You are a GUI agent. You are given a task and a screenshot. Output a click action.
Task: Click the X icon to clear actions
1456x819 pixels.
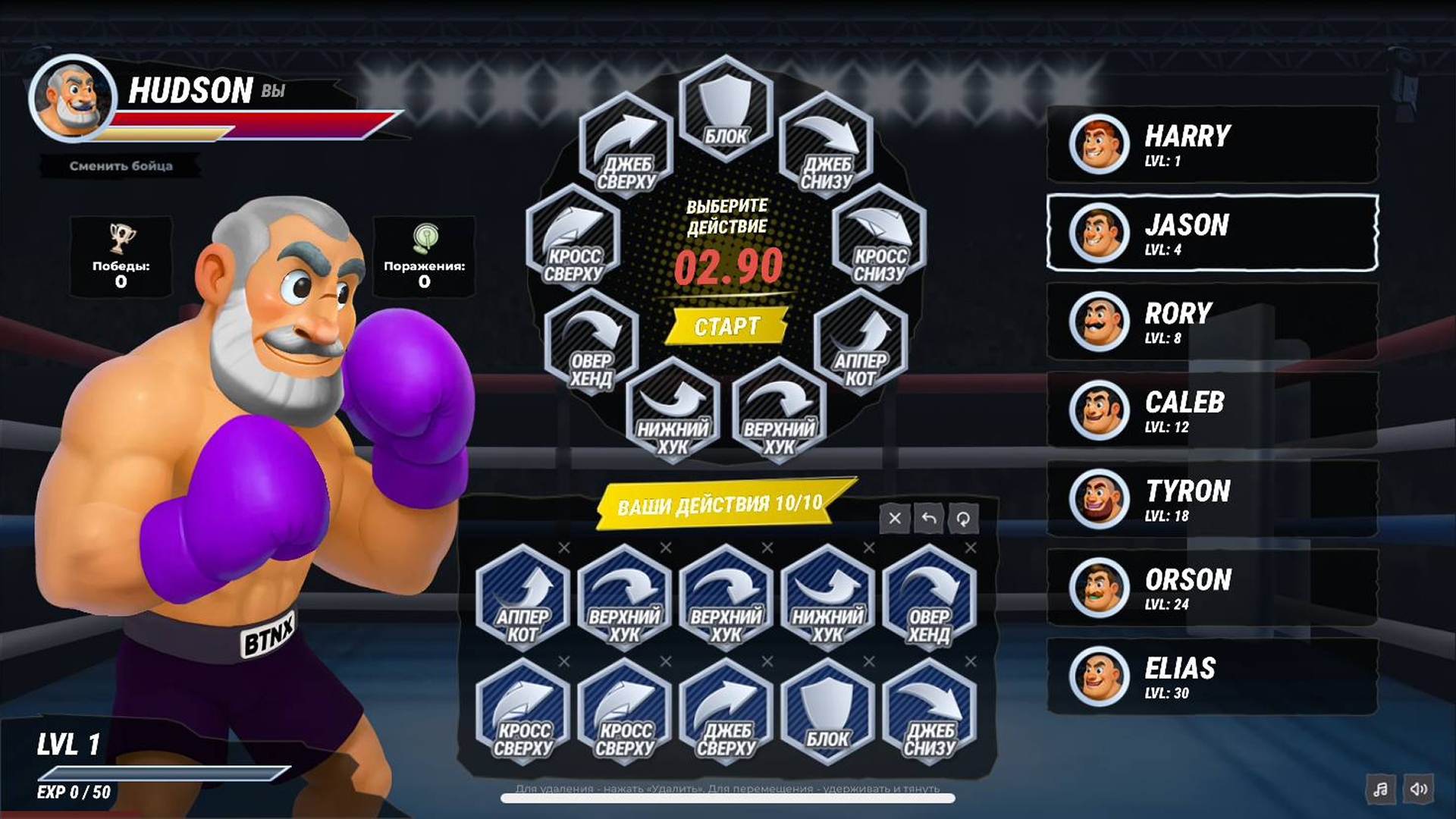895,519
